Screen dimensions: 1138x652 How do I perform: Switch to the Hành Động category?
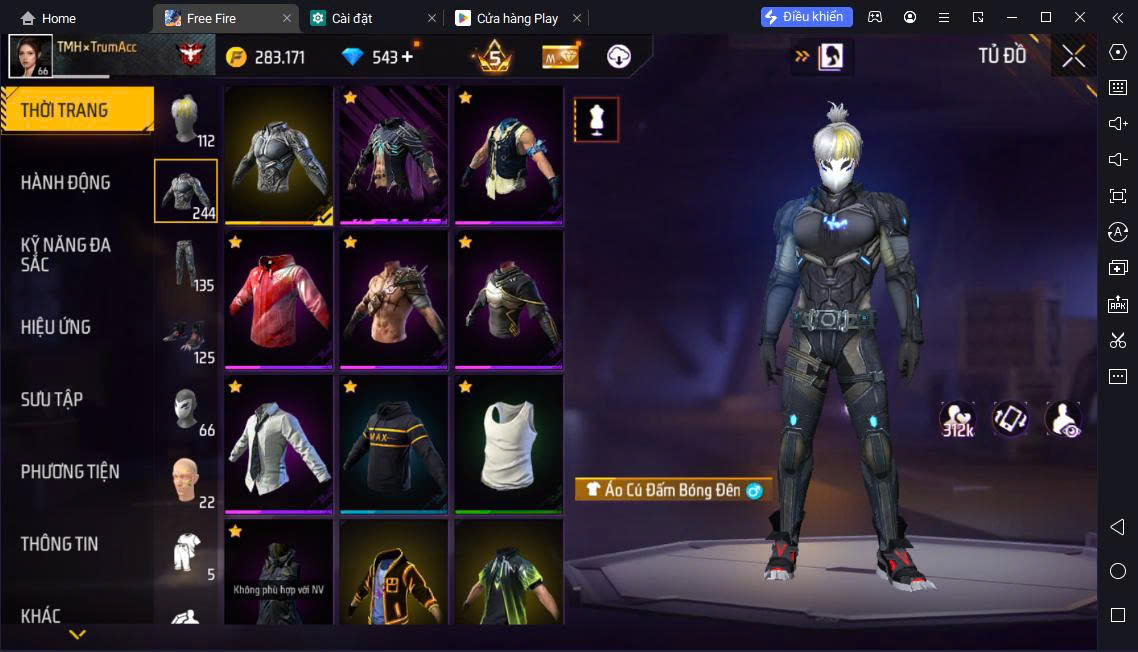66,182
